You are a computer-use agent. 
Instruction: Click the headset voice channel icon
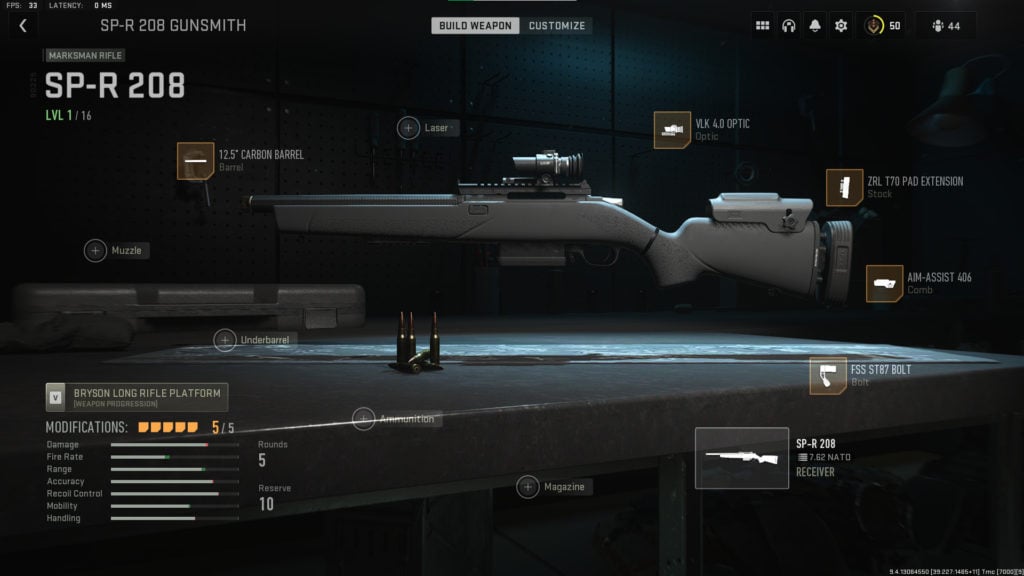pos(788,26)
